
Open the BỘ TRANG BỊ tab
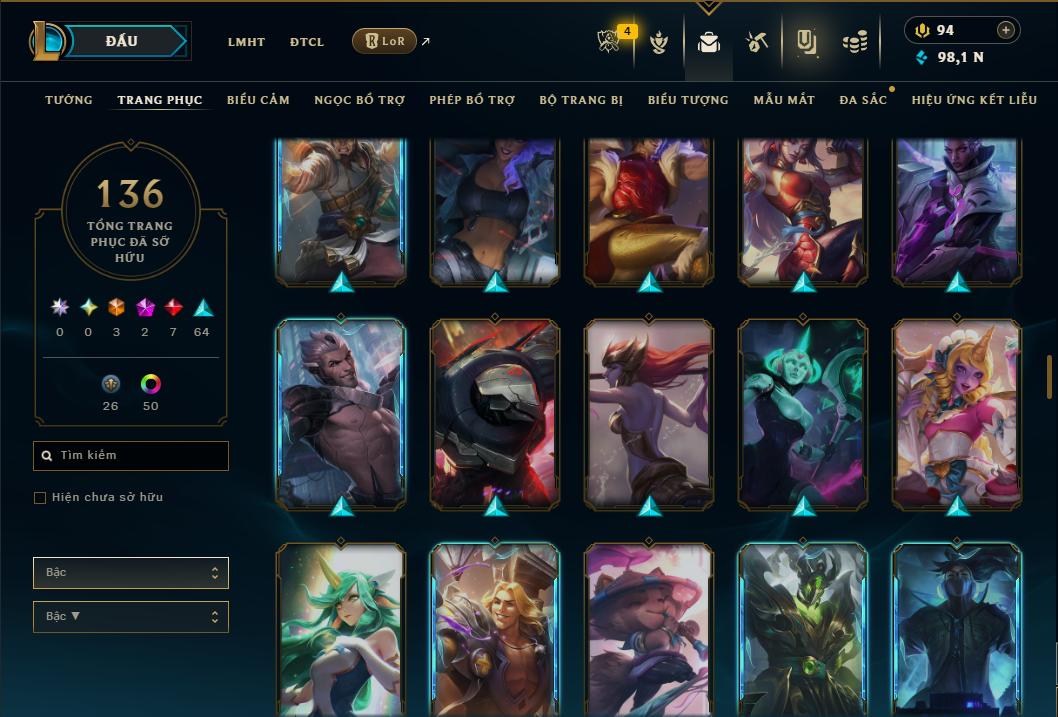pos(581,100)
